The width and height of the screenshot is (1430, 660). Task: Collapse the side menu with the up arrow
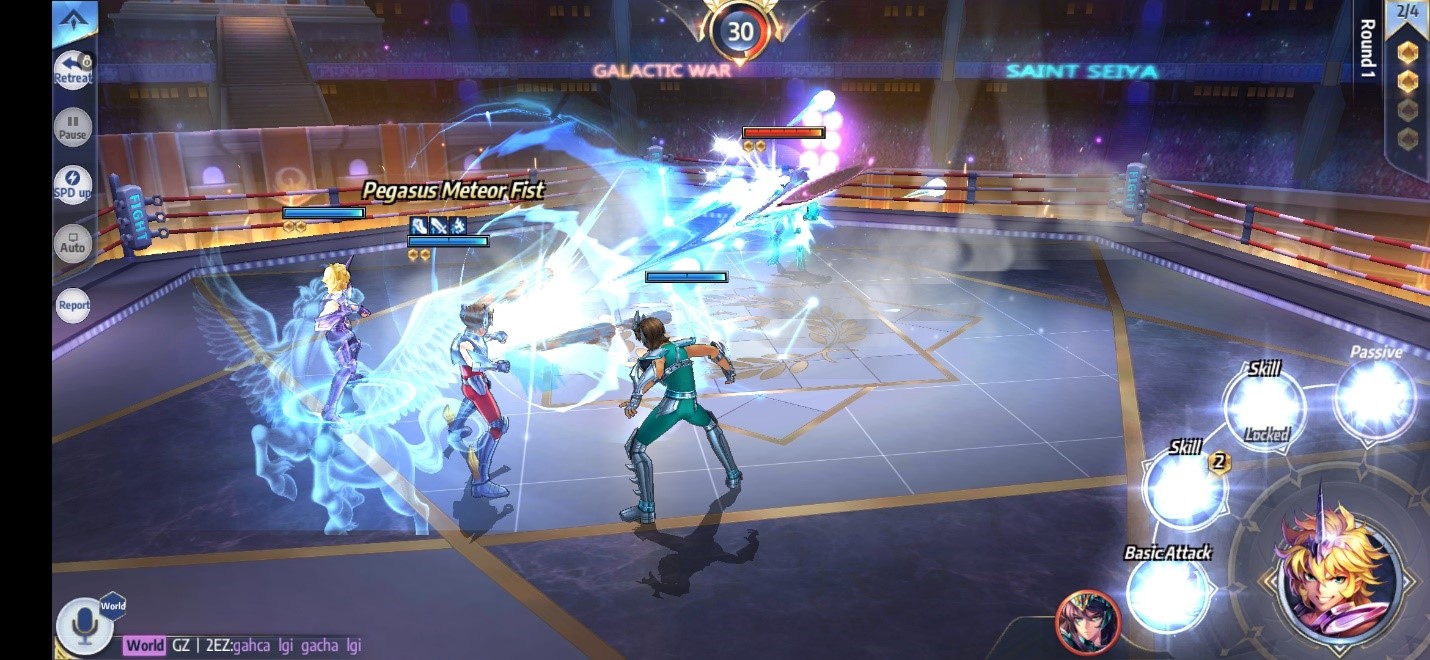(74, 17)
